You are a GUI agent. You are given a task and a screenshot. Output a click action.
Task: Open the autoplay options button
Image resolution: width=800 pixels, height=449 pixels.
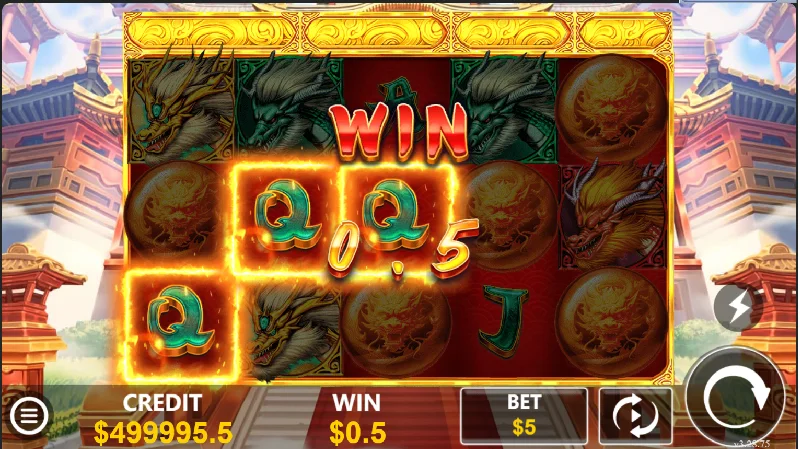(x=635, y=415)
